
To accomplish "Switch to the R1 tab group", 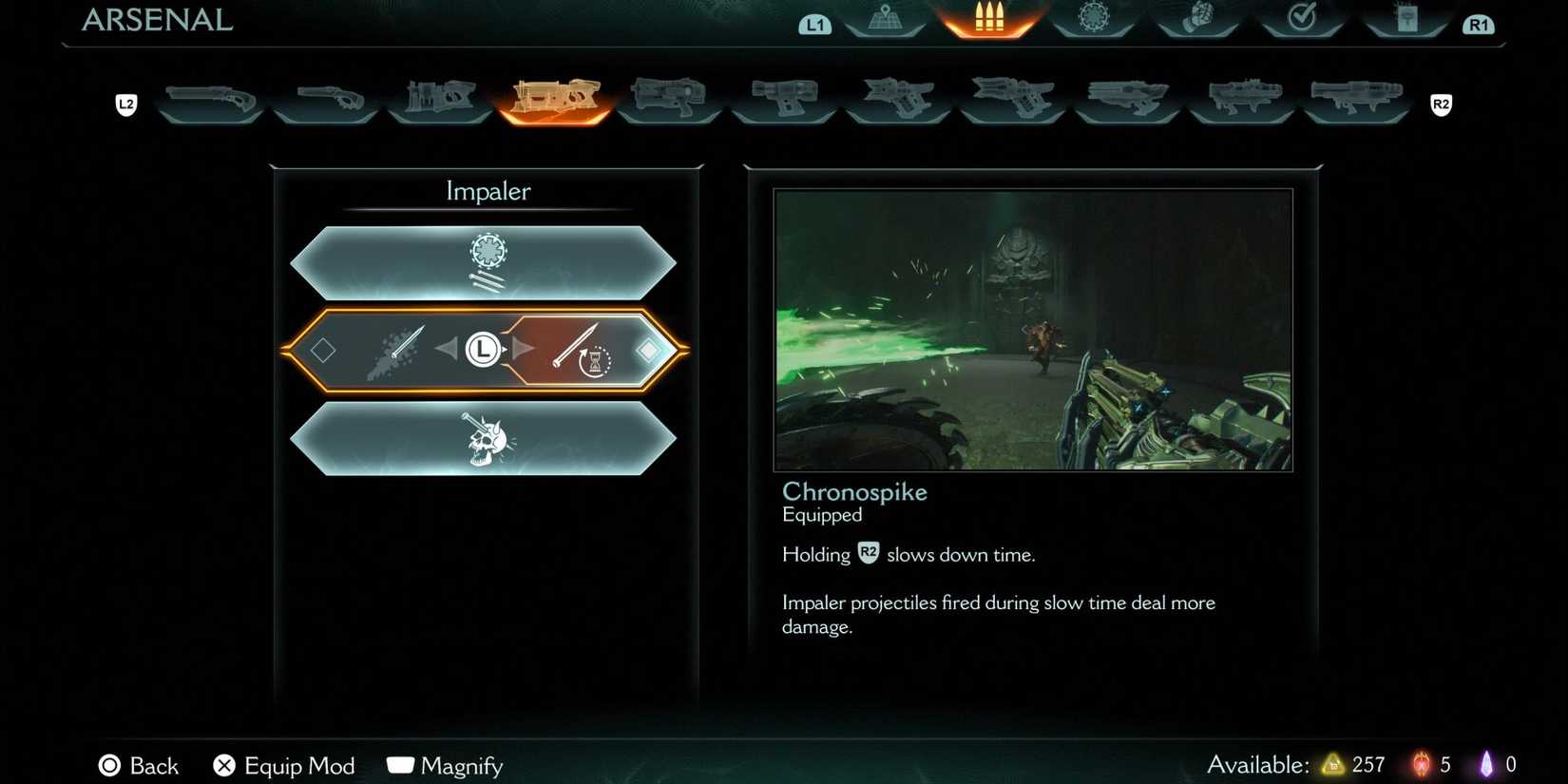I will tap(1479, 24).
